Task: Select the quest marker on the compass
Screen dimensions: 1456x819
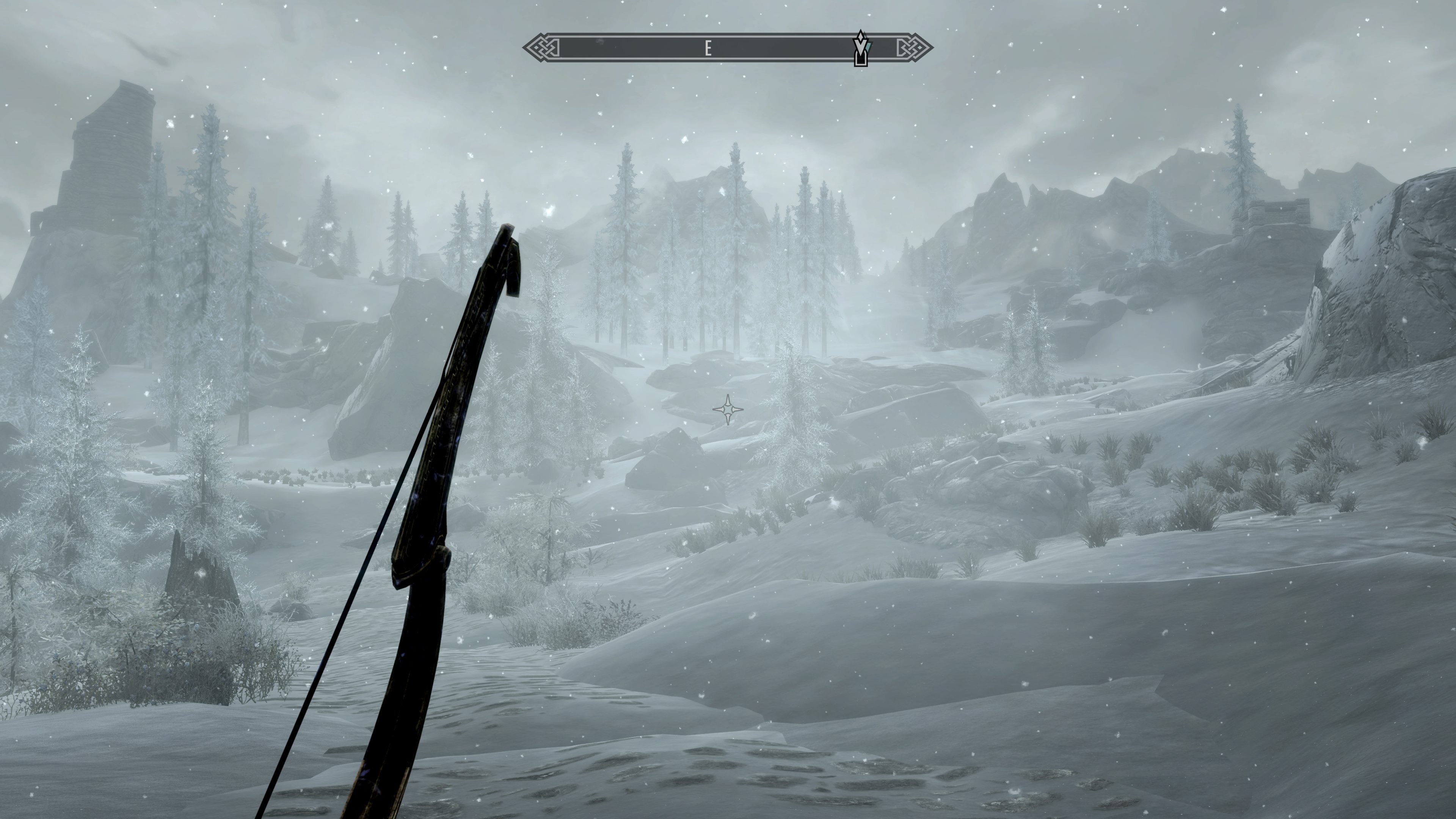Action: (860, 49)
